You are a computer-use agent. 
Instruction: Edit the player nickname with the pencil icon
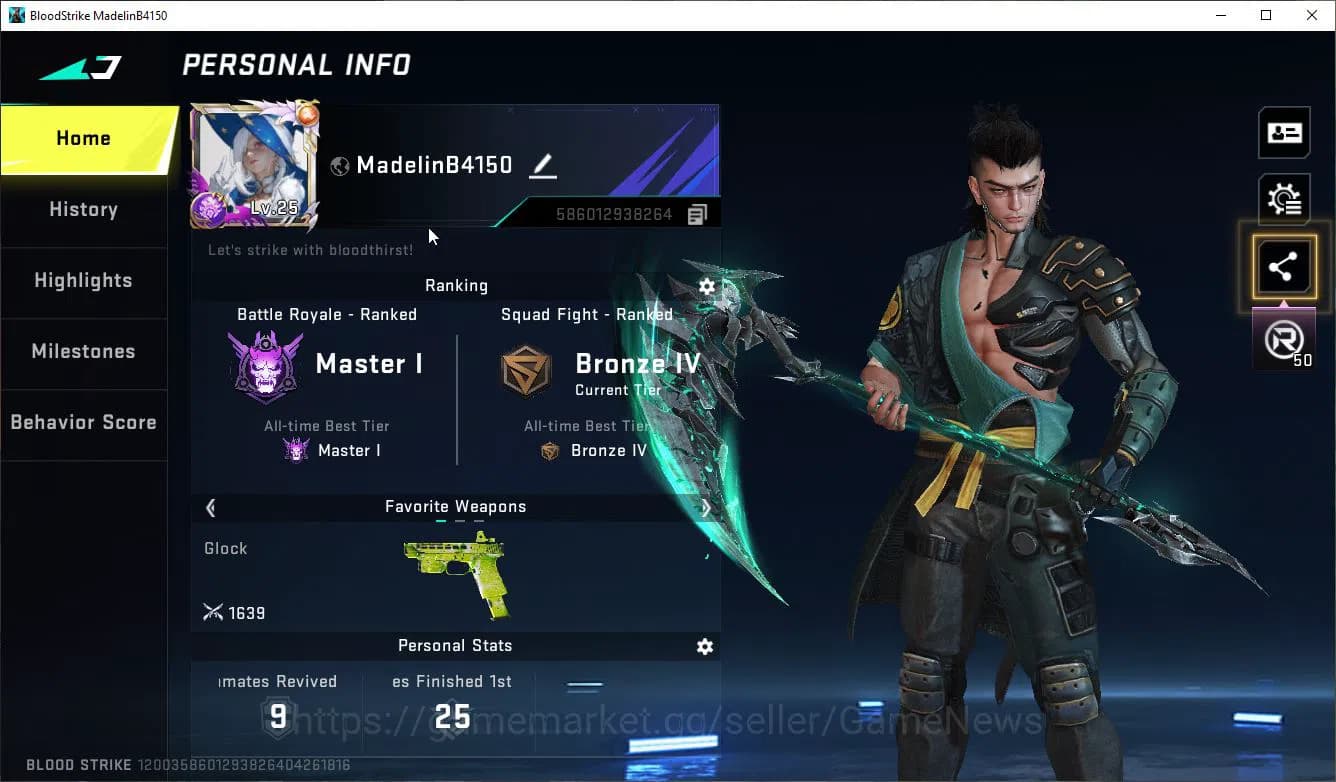(x=543, y=167)
